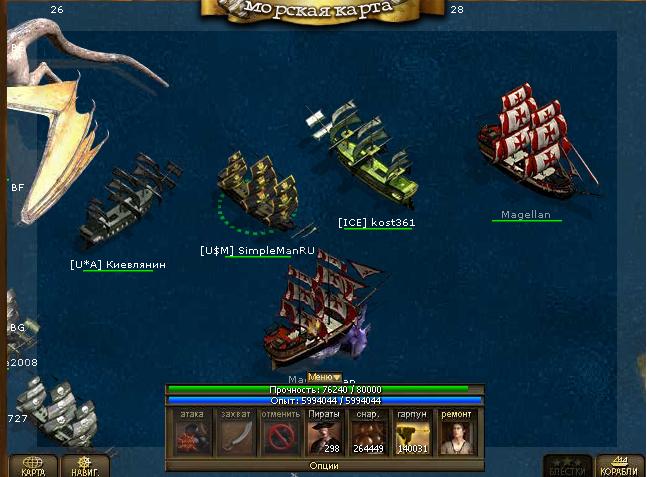Open the Меню dropdown above the ship panel

point(324,377)
